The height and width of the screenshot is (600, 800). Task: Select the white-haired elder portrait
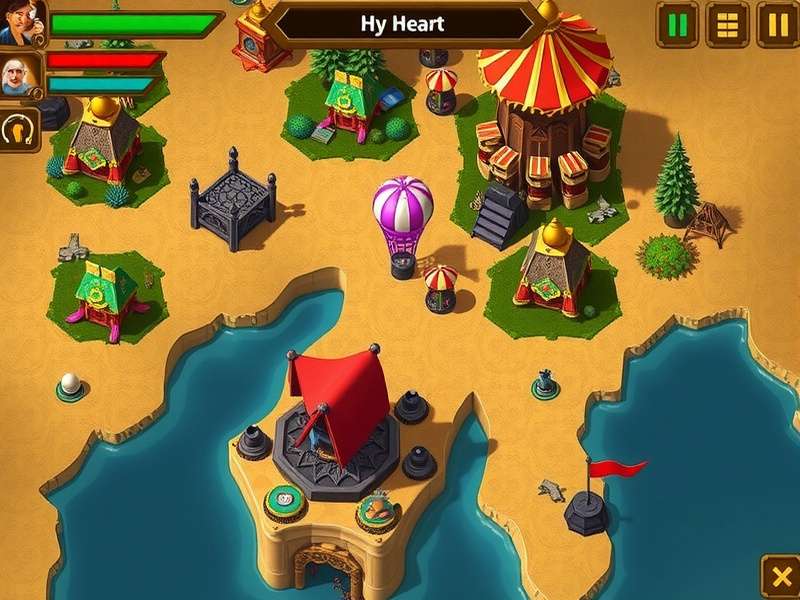tap(20, 75)
